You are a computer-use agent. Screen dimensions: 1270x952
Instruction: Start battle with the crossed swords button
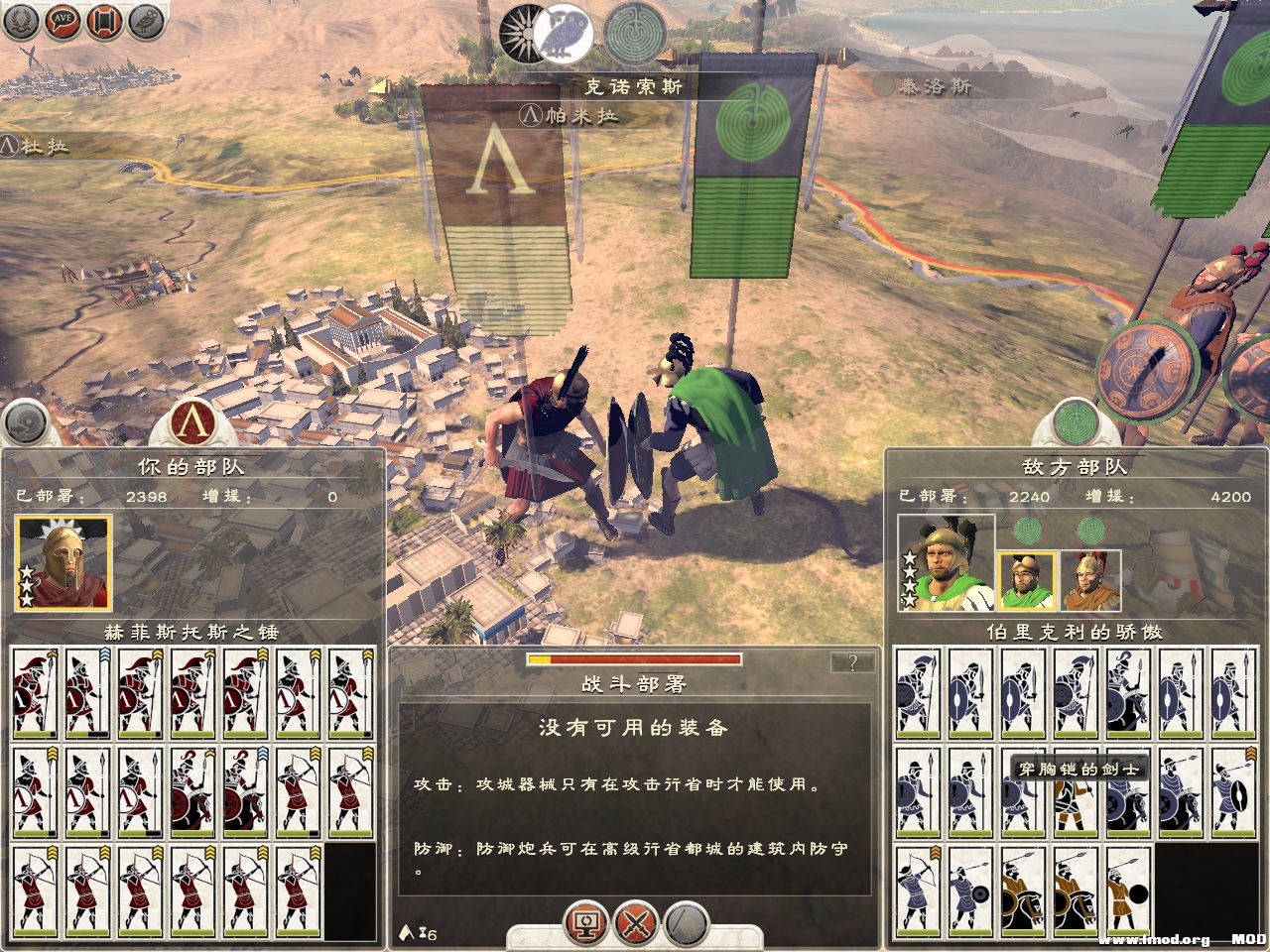tap(635, 924)
